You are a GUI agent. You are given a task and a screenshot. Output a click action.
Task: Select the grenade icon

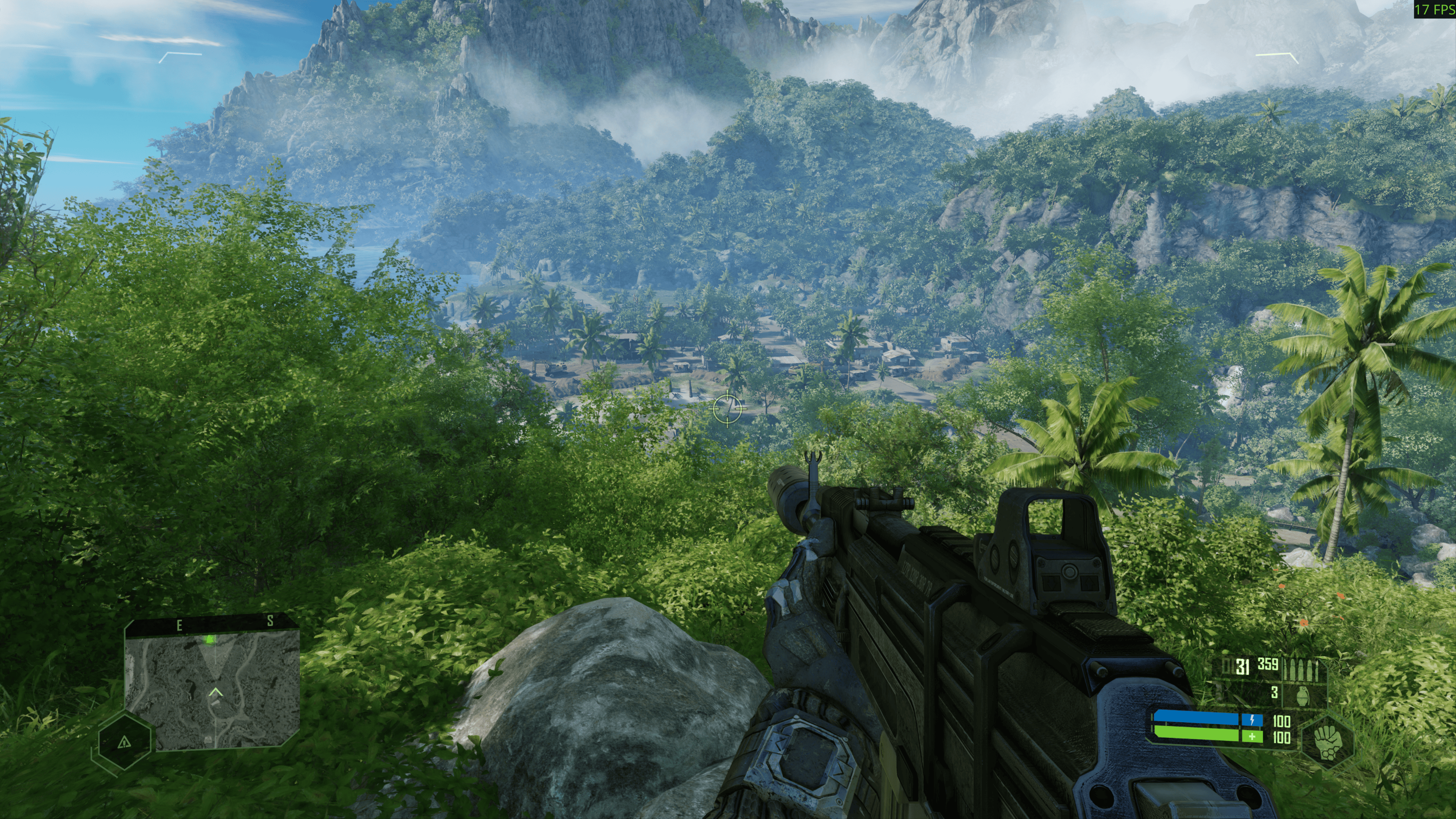click(1304, 693)
